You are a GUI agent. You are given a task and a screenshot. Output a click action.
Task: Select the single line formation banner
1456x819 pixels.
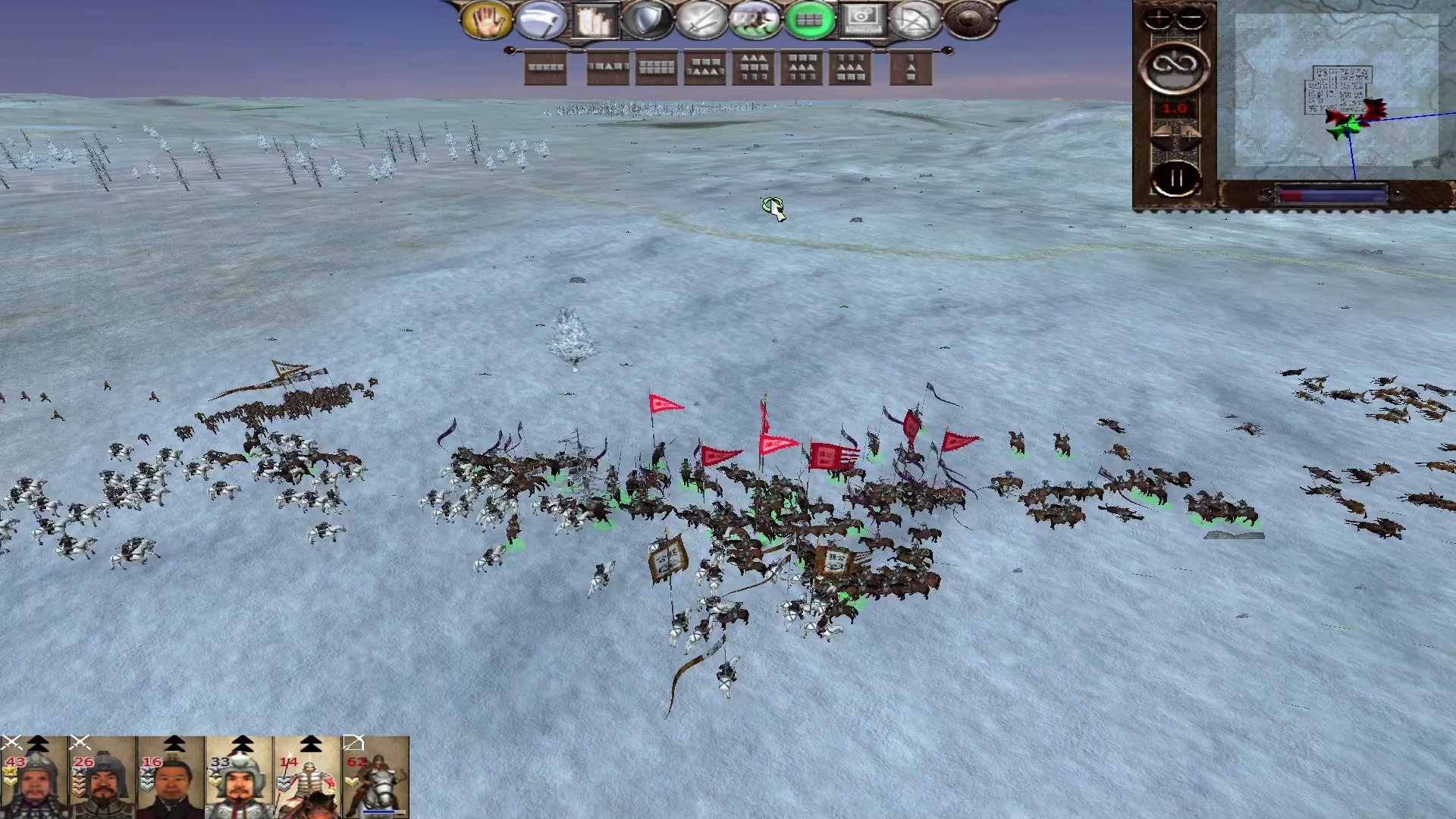(546, 68)
